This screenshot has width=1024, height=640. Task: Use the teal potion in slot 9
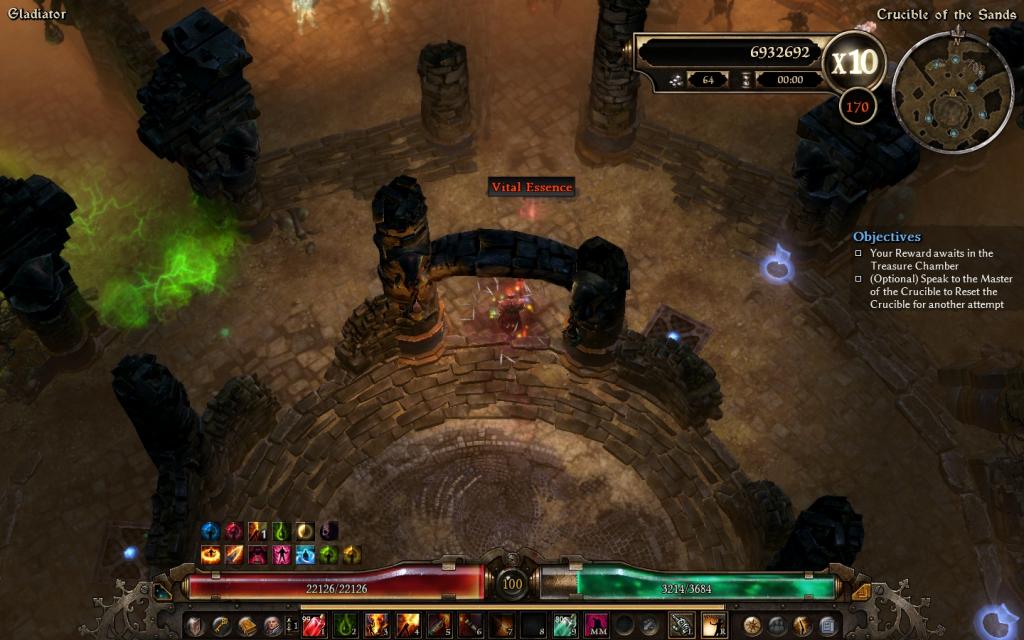[565, 626]
